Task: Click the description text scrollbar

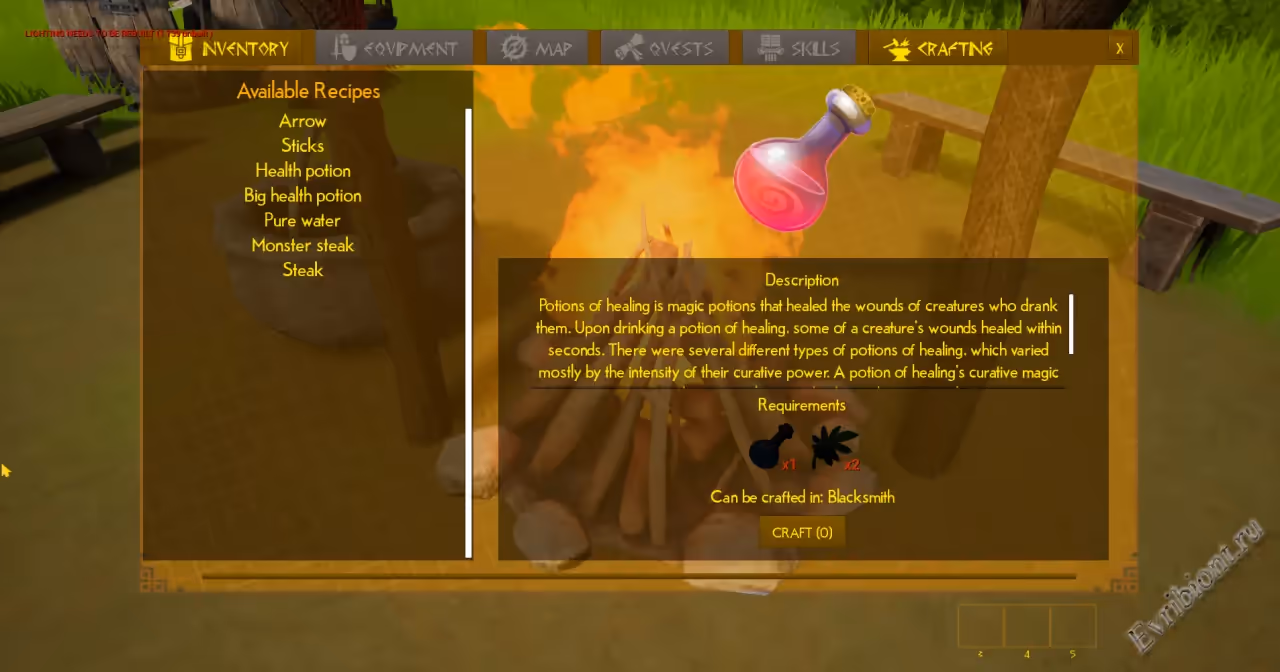Action: (x=1071, y=324)
